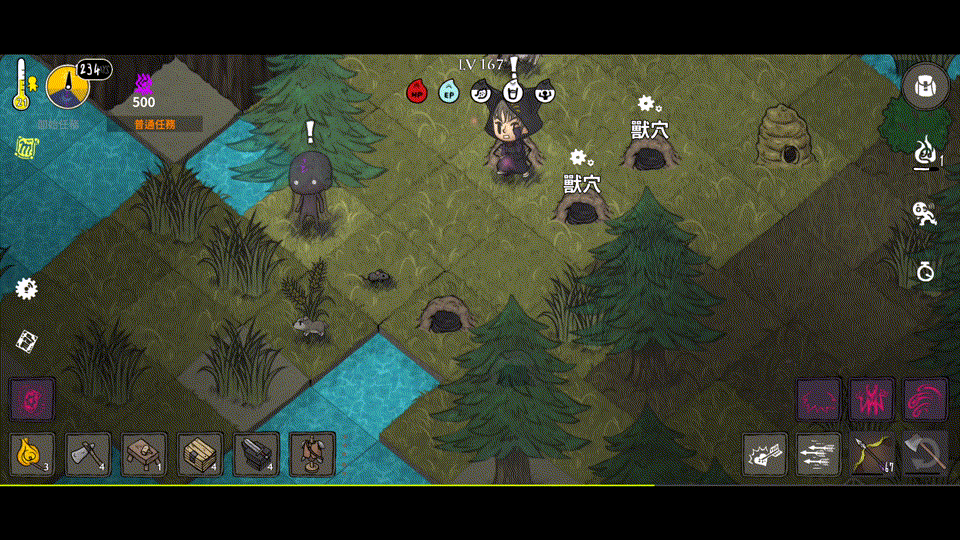Choose the workbench hotbar slot
Image resolution: width=960 pixels, height=540 pixels.
coord(144,454)
